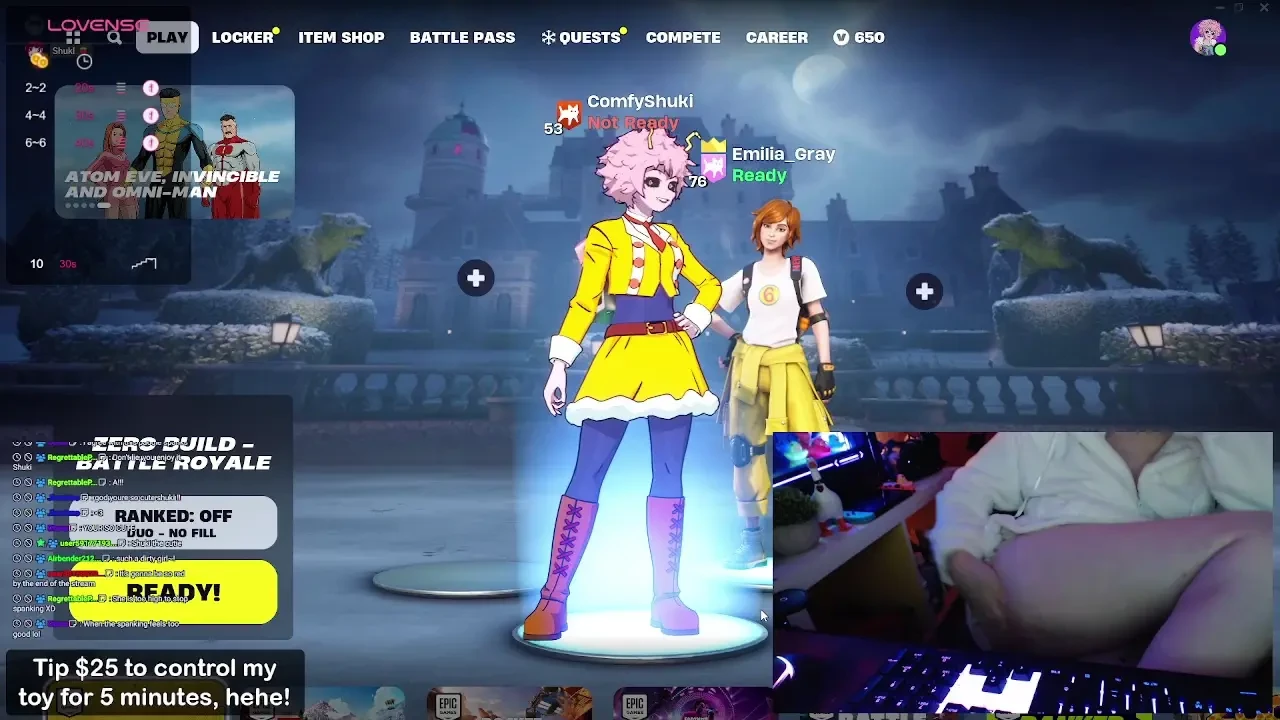This screenshot has height=720, width=1280.
Task: Click the plus icon left of the characters
Action: tap(476, 278)
